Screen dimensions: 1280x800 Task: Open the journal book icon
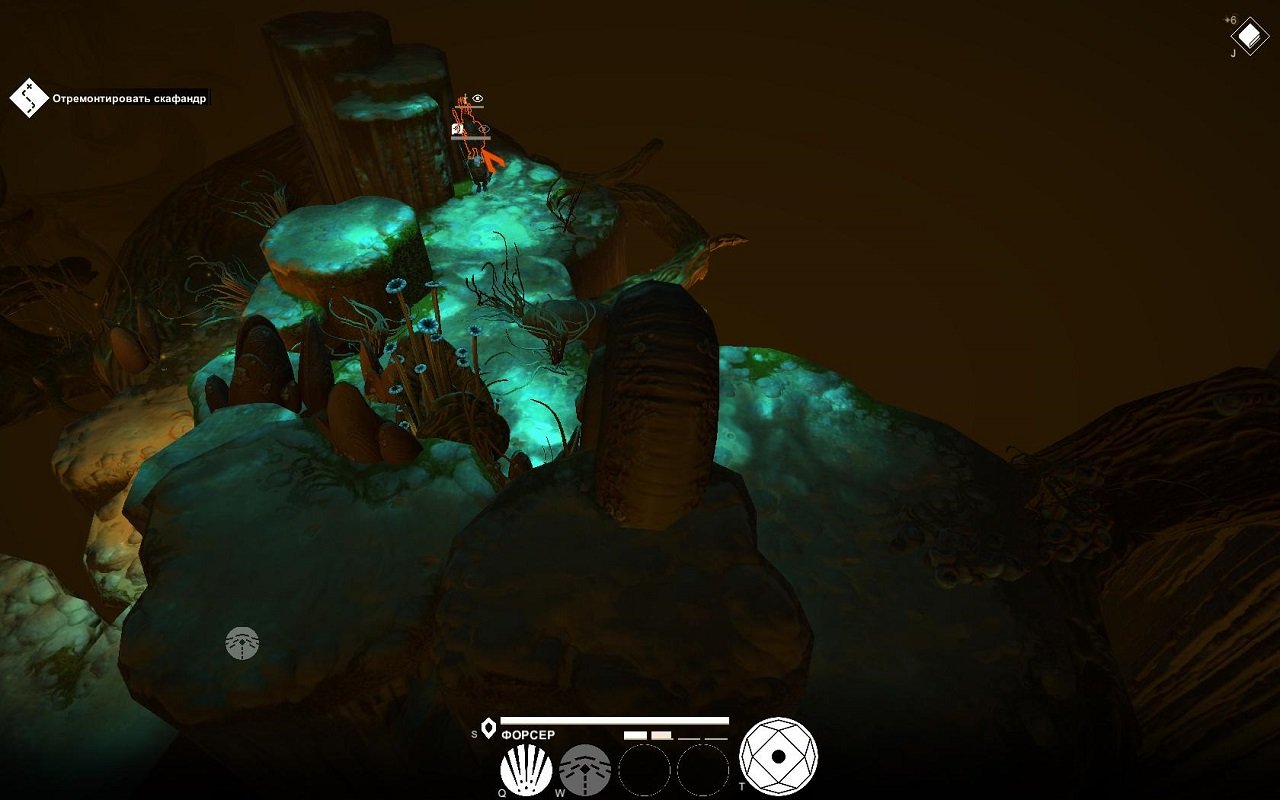point(1249,37)
